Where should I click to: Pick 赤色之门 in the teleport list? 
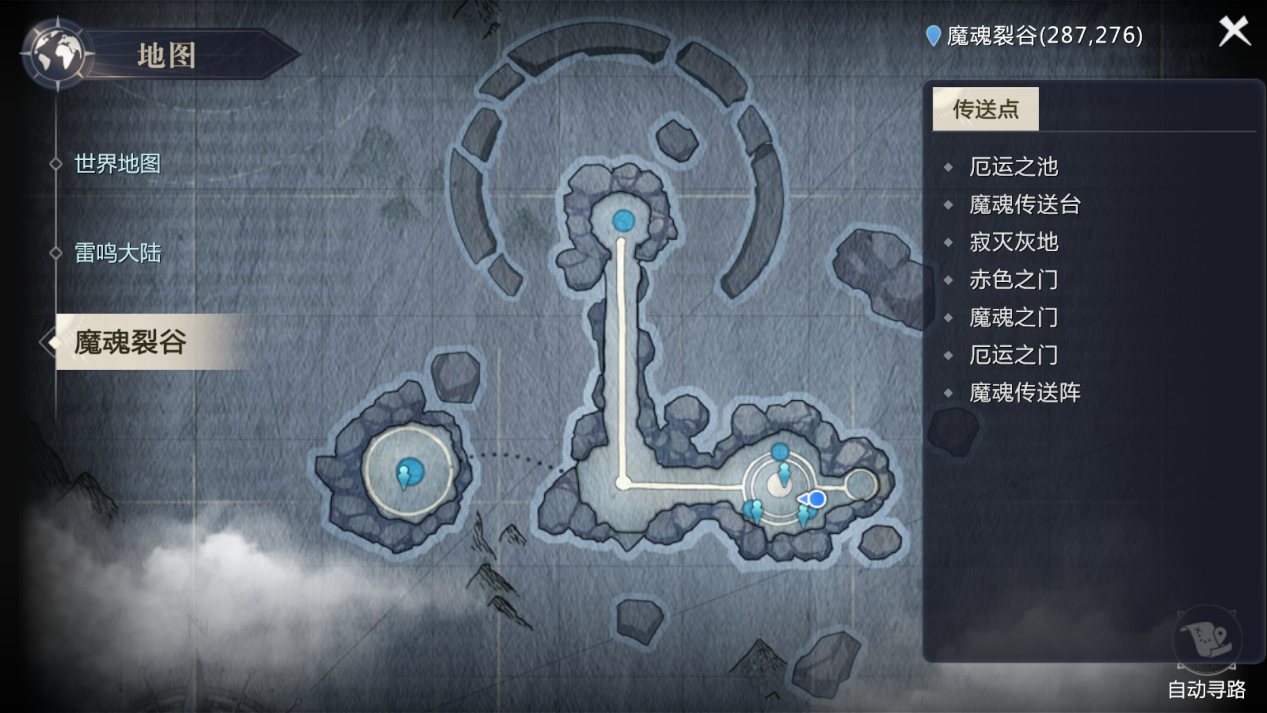click(x=1013, y=280)
